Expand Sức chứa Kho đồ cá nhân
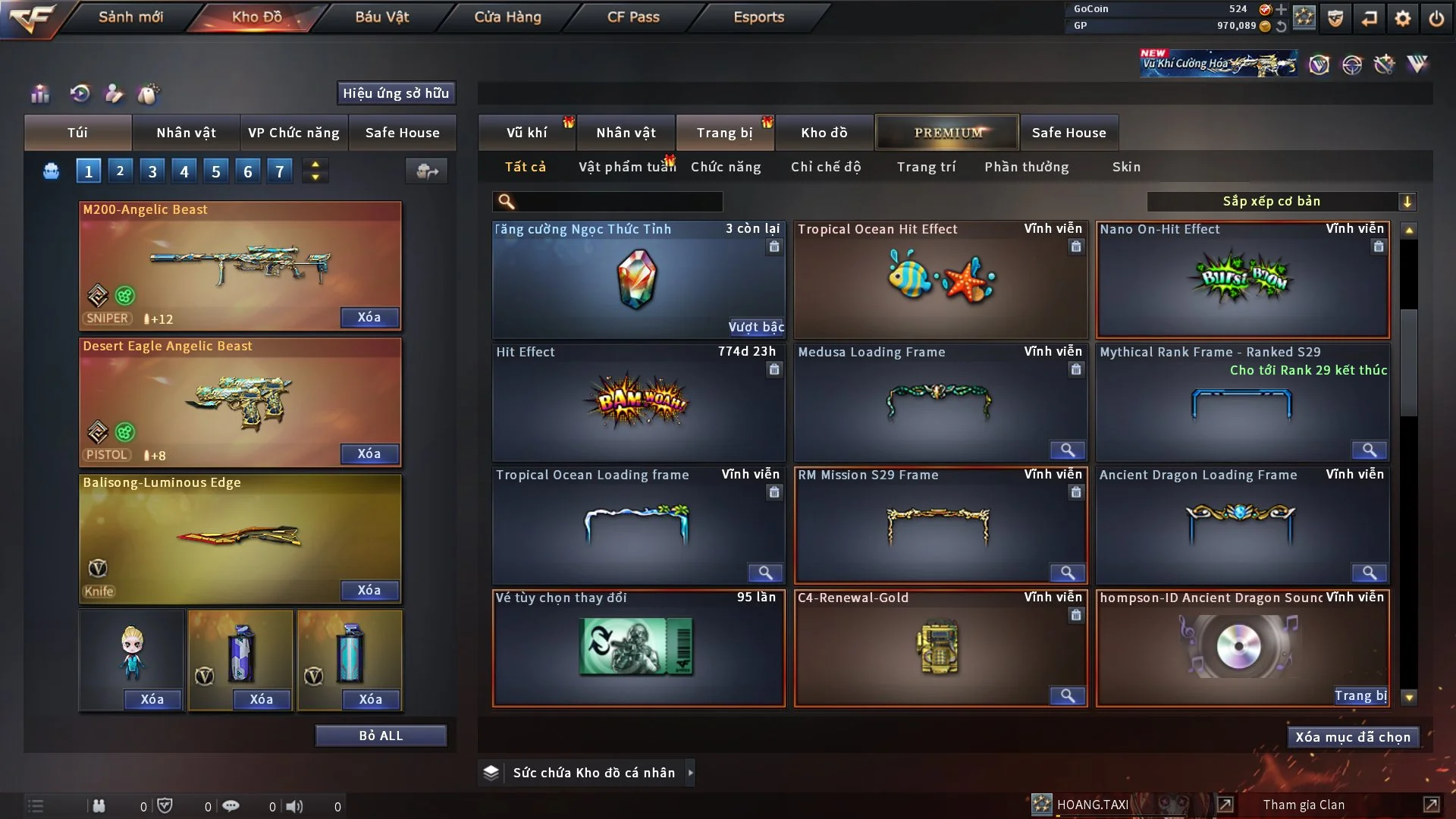Screen dimensions: 1456x819 (x=593, y=773)
